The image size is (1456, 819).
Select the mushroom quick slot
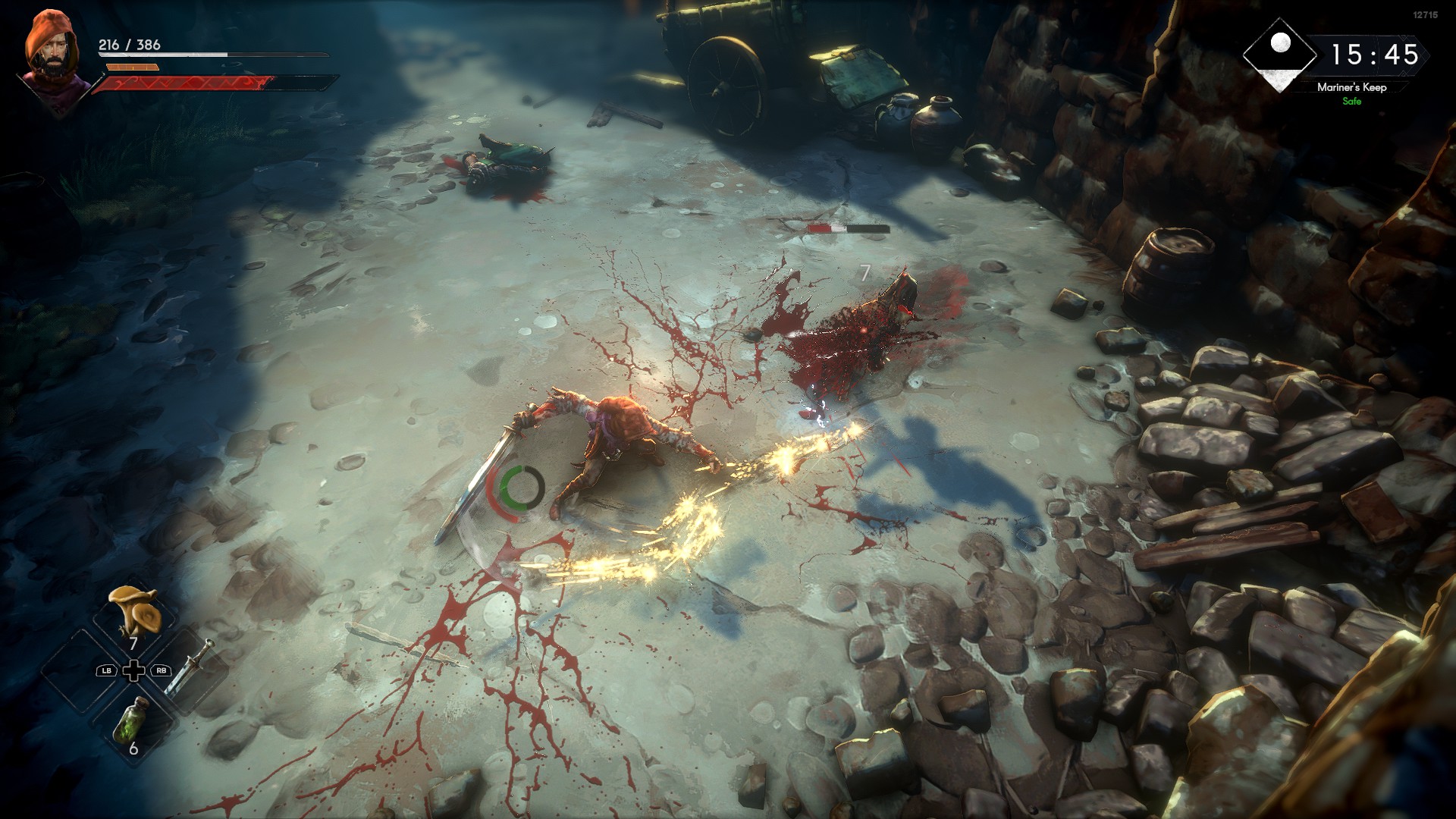[134, 613]
